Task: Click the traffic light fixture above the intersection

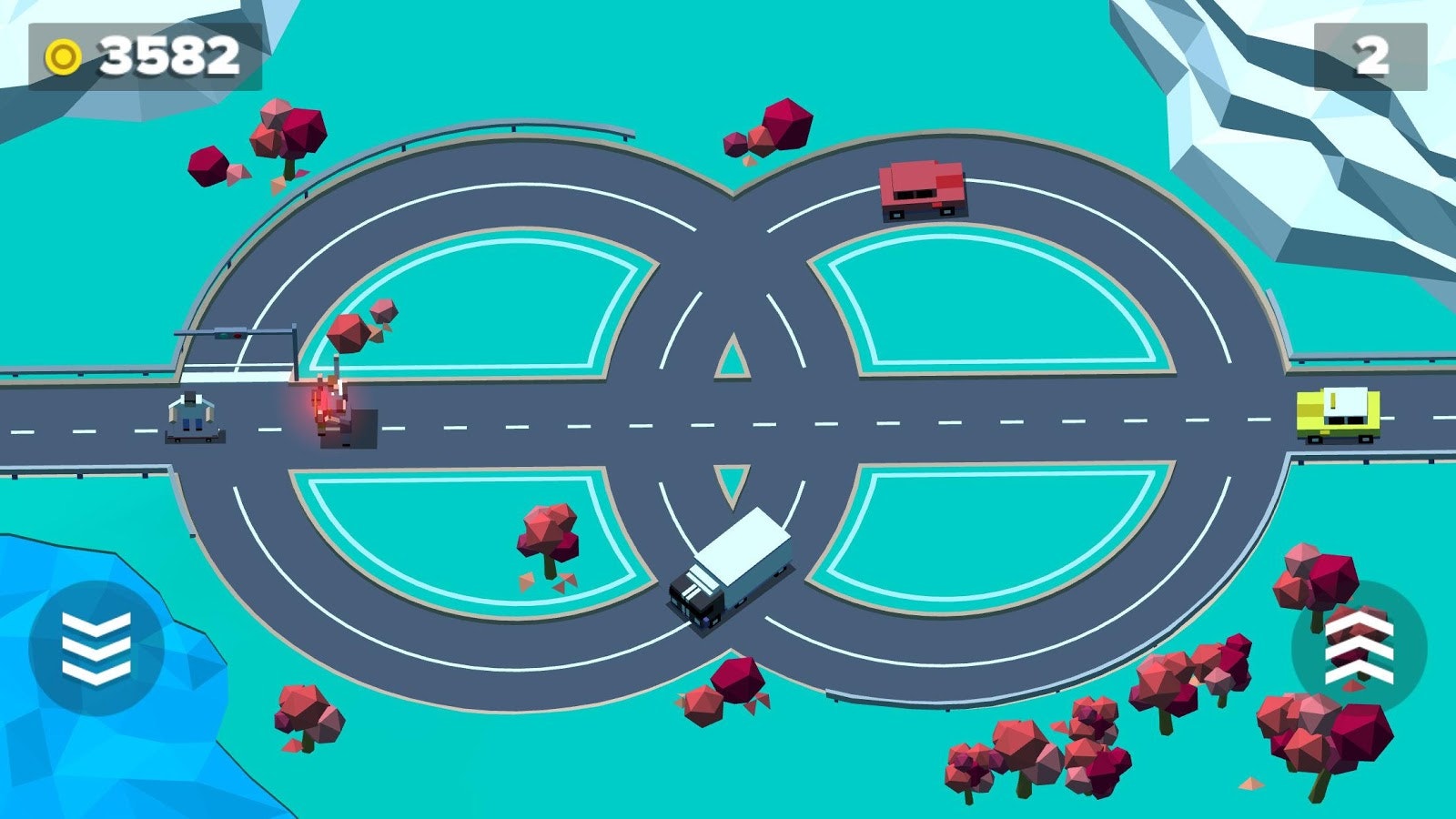Action: pyautogui.click(x=230, y=335)
